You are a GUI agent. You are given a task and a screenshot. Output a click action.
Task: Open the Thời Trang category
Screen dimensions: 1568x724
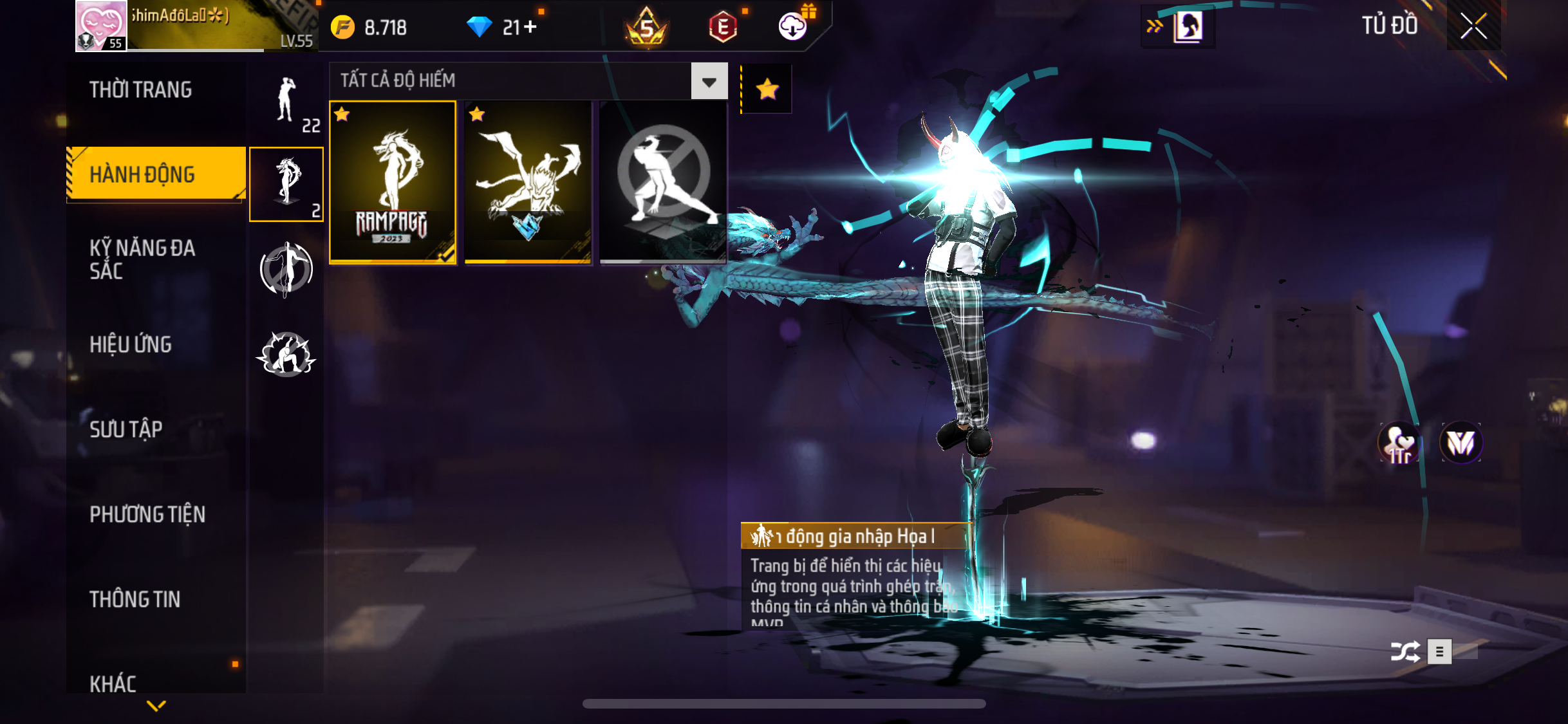point(140,90)
